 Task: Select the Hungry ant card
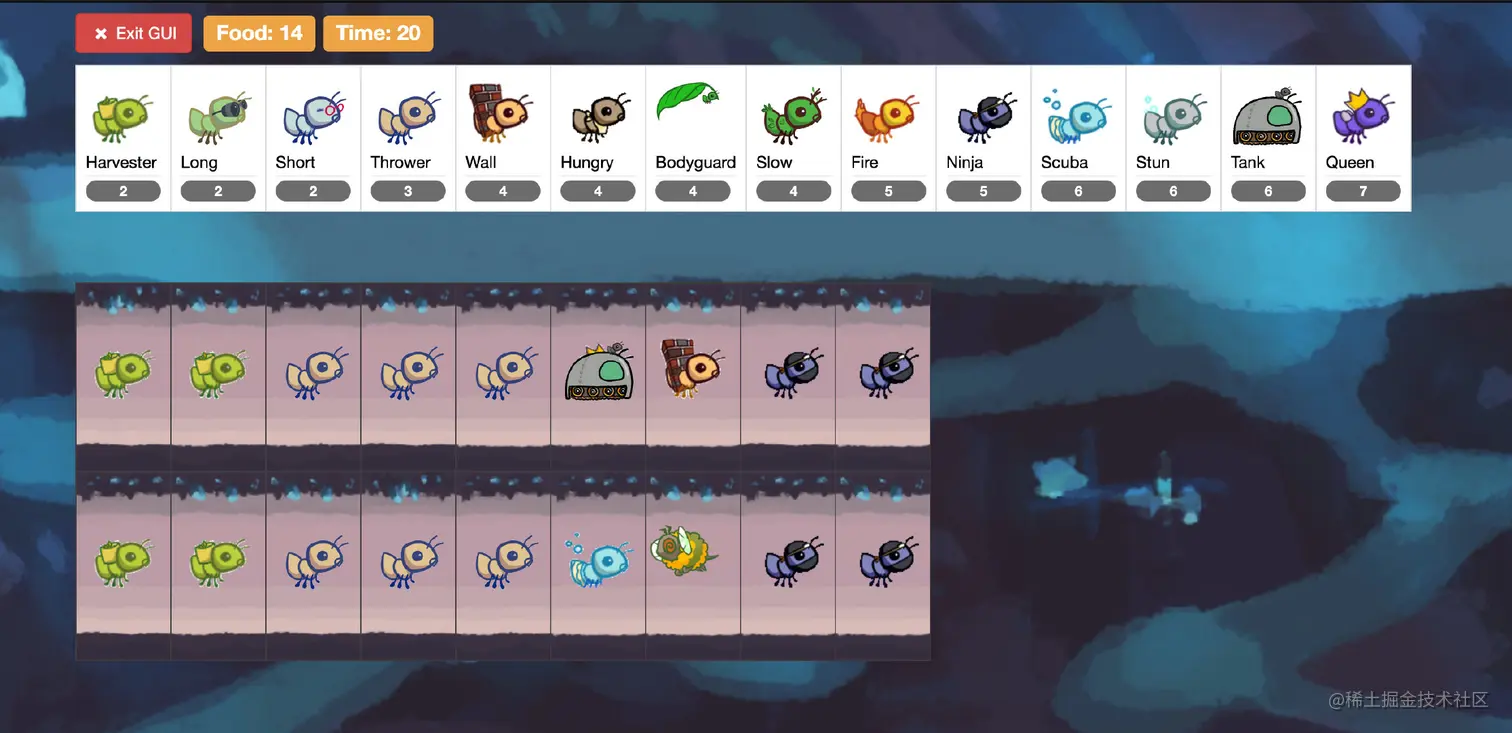pos(598,138)
